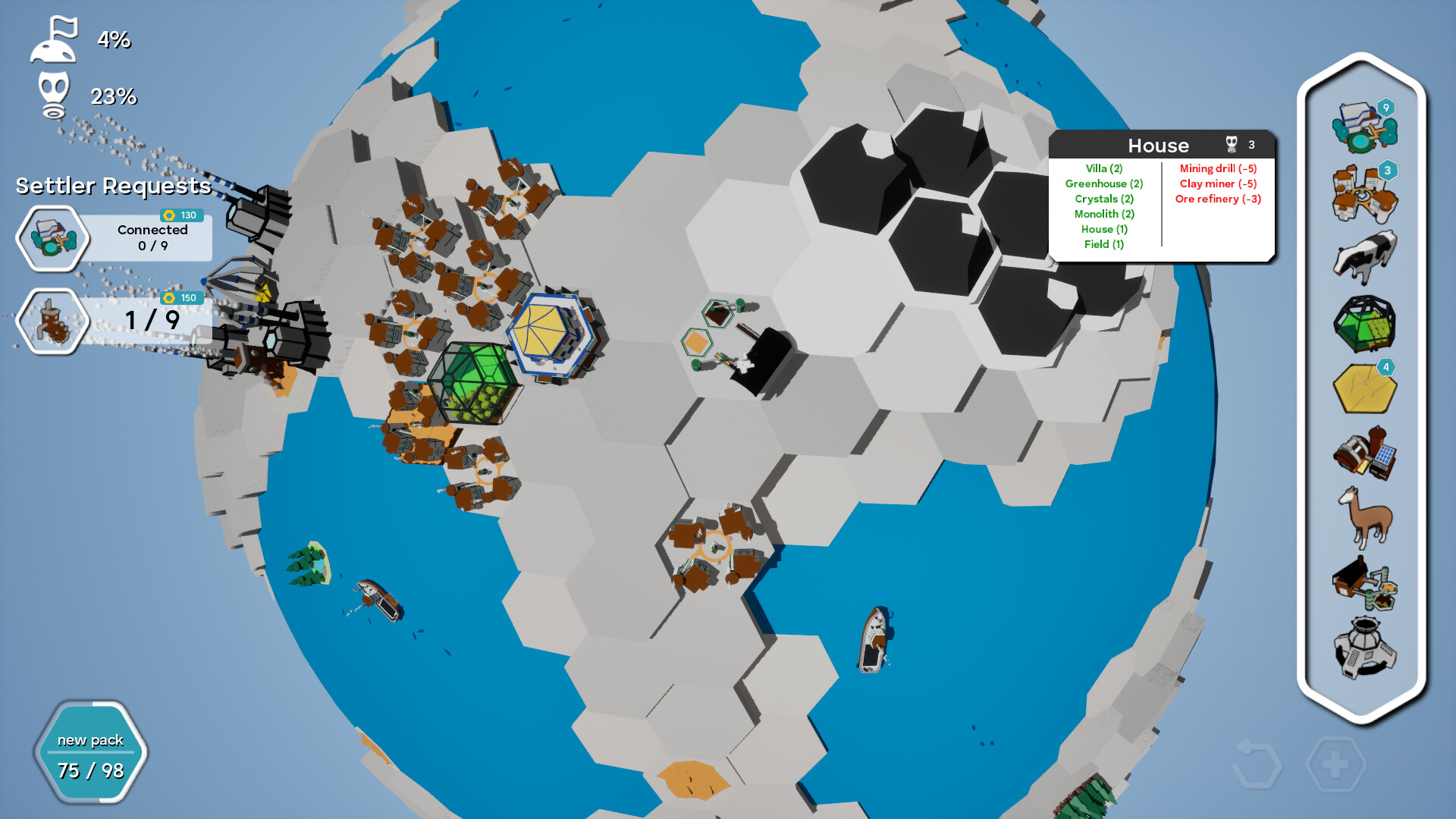
Task: Select the cow tile in the panel
Action: [x=1364, y=258]
